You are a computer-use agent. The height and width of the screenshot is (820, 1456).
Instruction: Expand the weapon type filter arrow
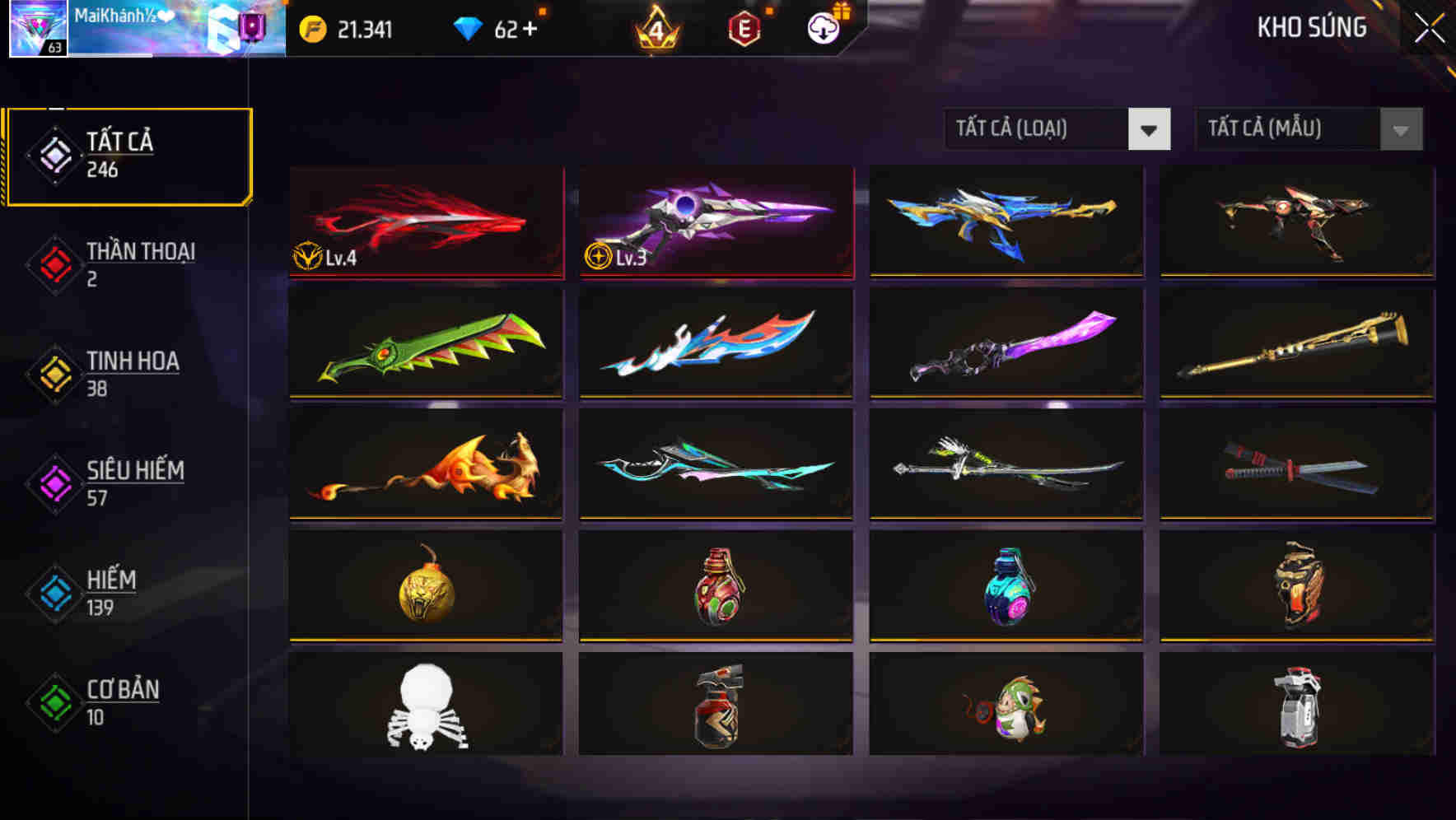click(1150, 130)
